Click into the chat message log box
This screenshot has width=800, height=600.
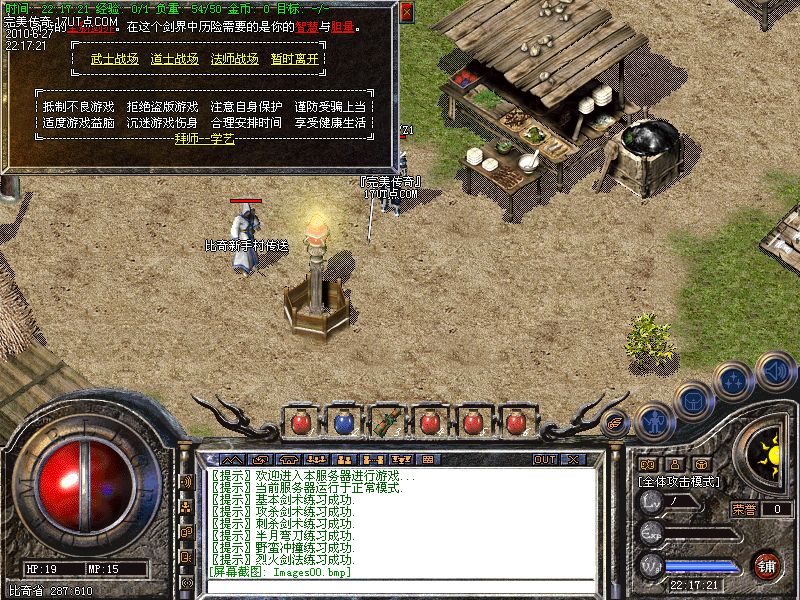coord(400,520)
